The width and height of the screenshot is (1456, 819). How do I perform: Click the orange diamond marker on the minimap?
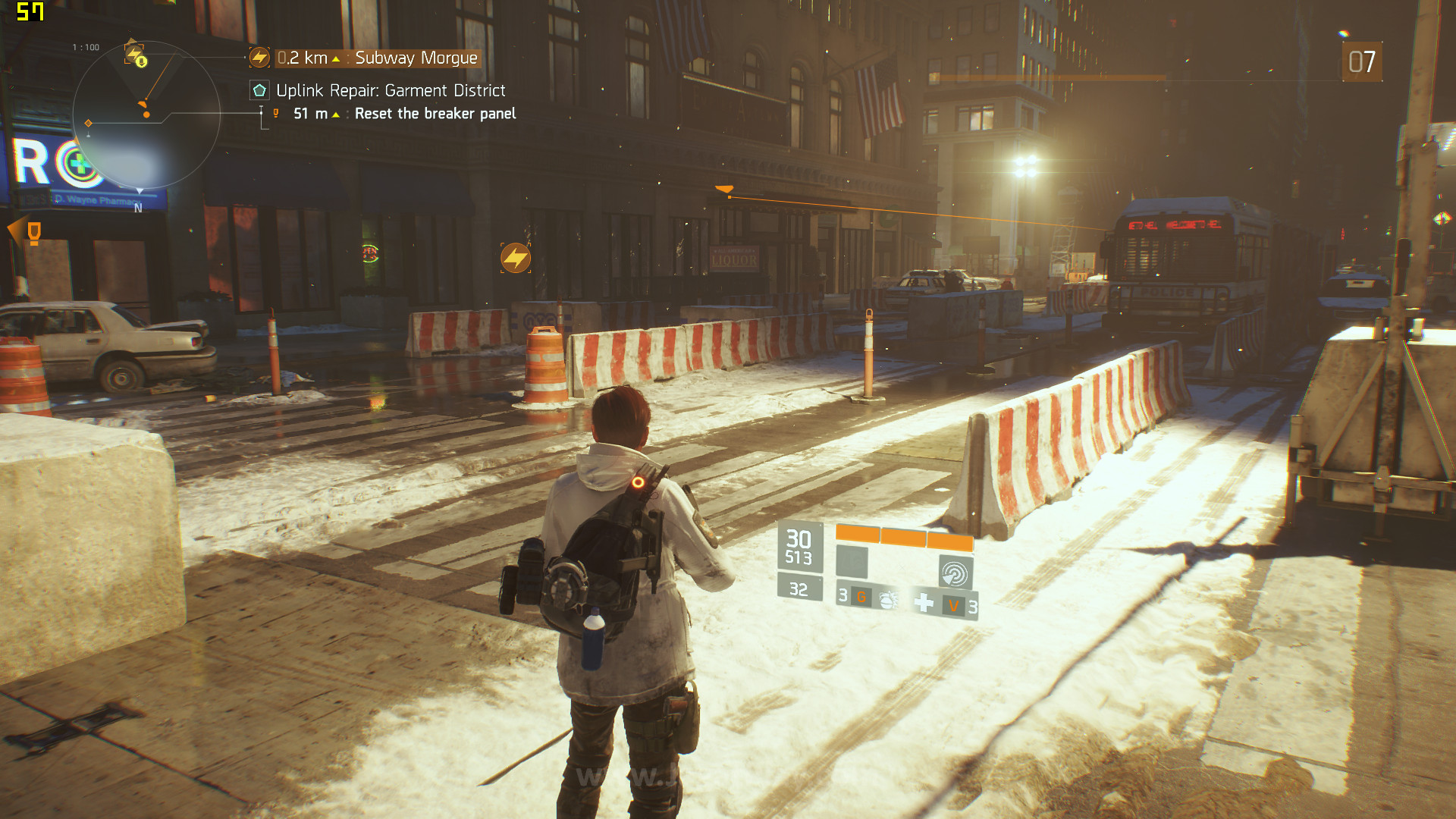[89, 123]
